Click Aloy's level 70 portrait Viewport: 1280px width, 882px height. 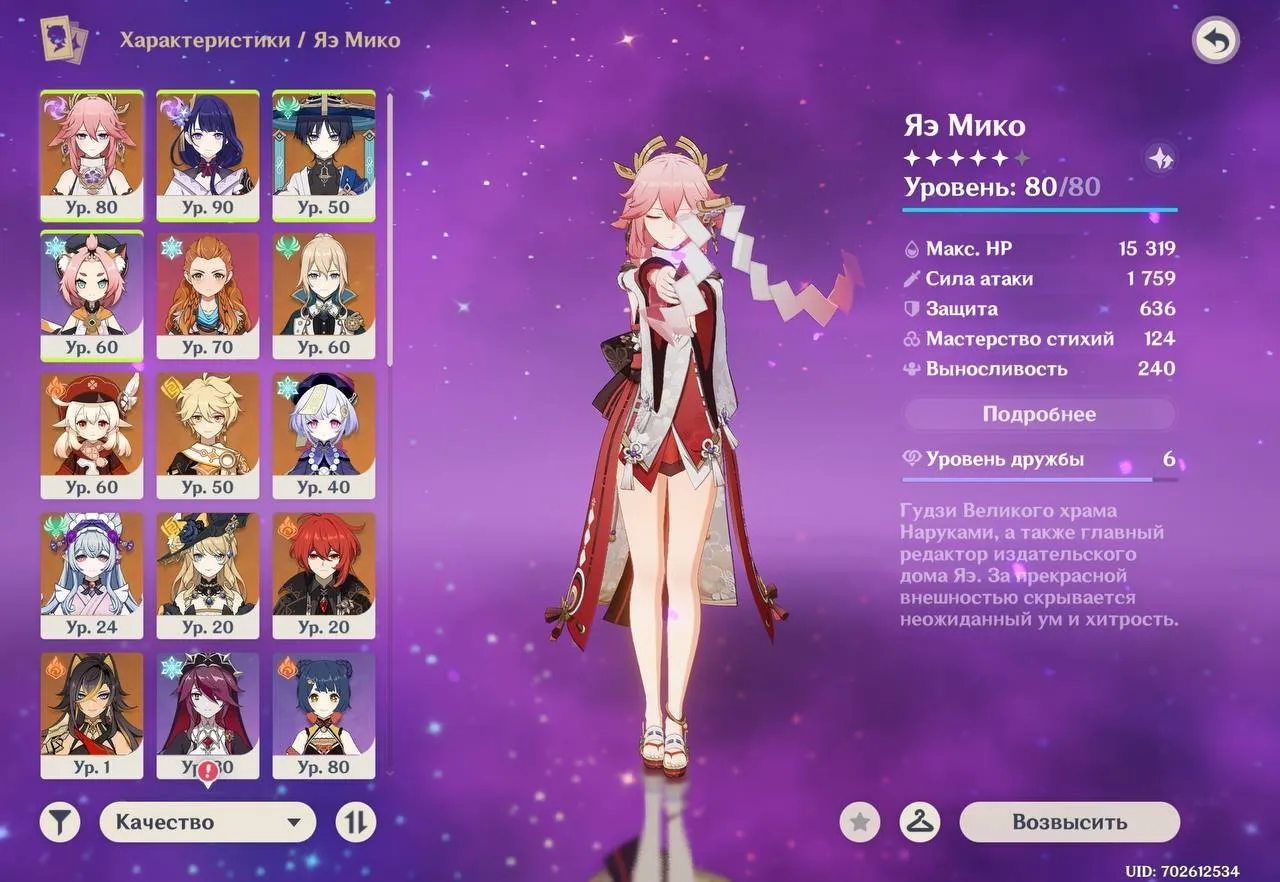coord(208,295)
